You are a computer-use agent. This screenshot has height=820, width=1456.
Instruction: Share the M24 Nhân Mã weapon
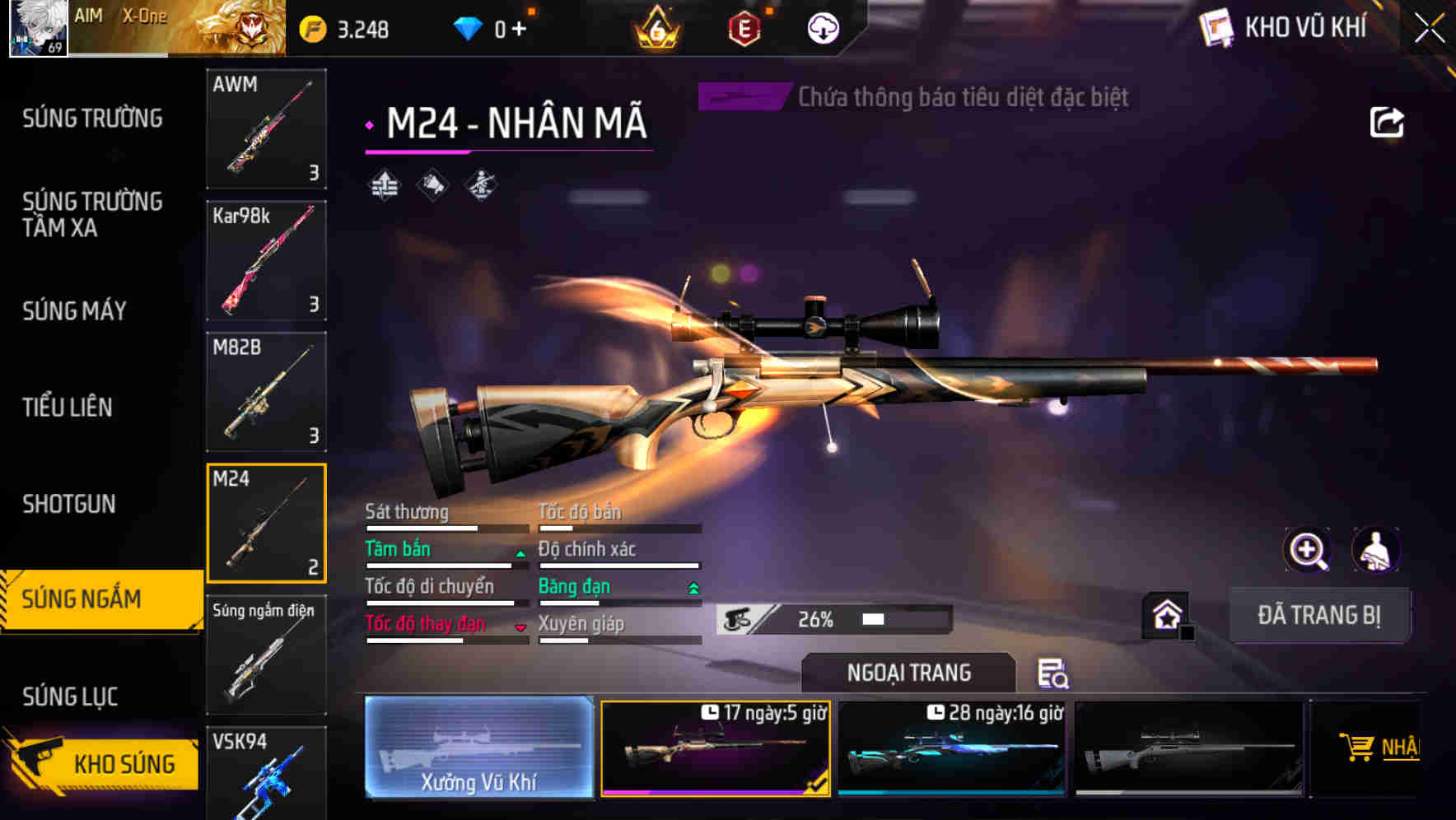click(x=1386, y=121)
